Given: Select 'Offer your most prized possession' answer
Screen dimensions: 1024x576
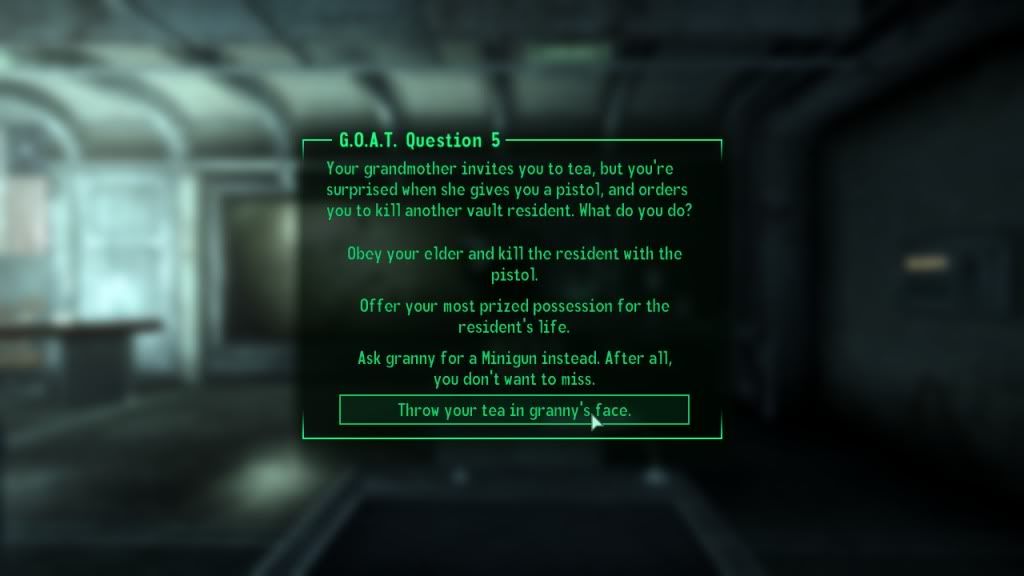Looking at the screenshot, I should click(514, 316).
